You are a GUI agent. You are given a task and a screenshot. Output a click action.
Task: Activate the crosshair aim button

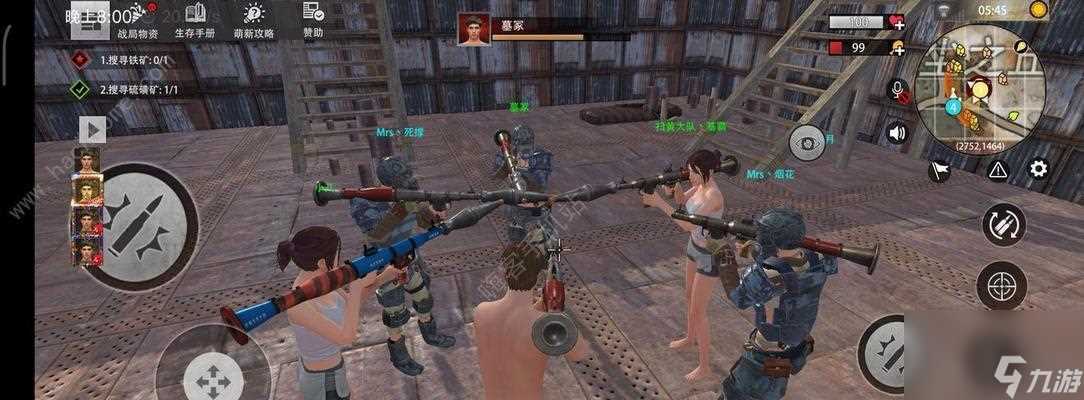[1001, 285]
